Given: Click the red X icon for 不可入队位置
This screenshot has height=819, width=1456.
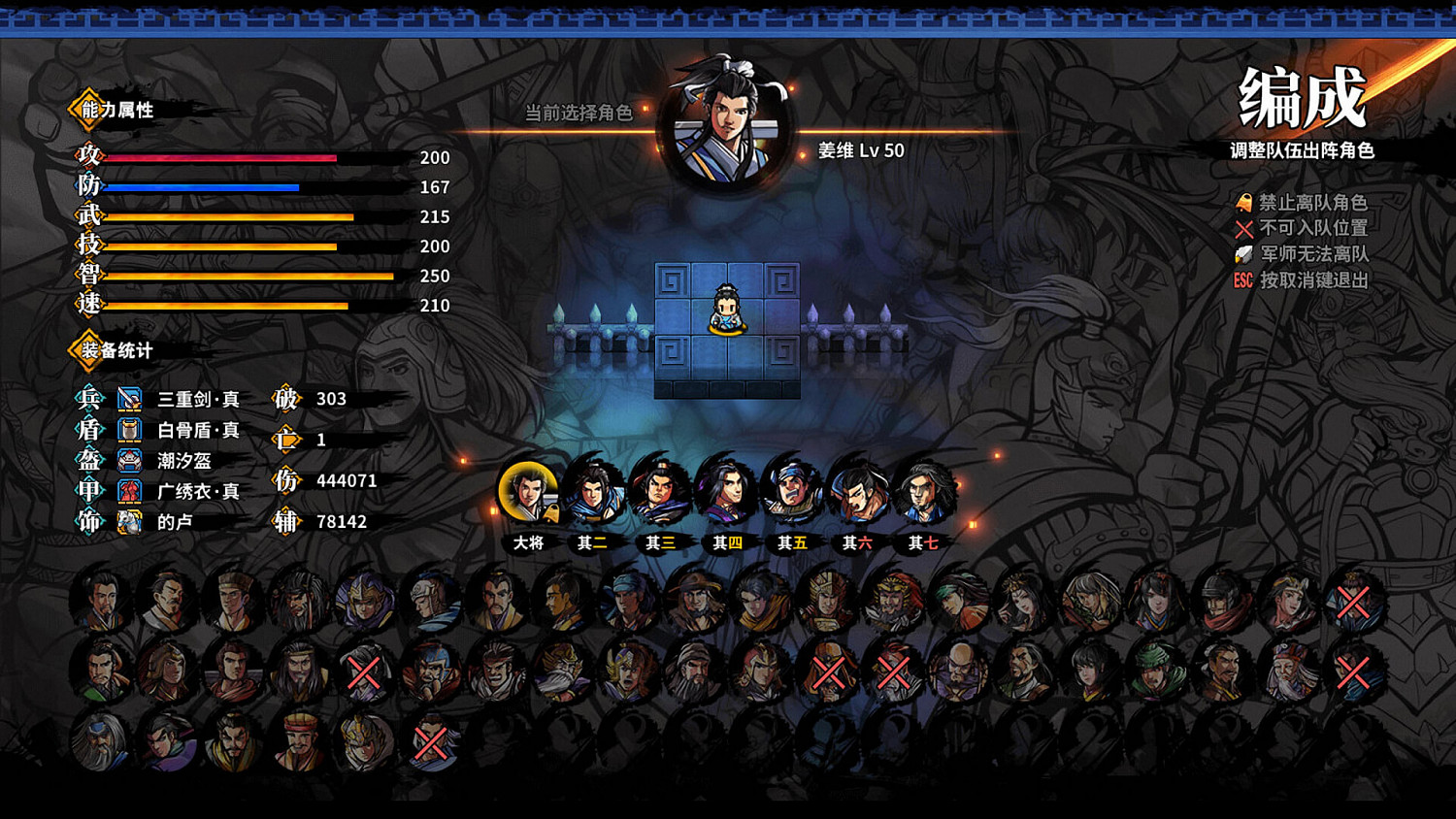Looking at the screenshot, I should [x=1243, y=229].
